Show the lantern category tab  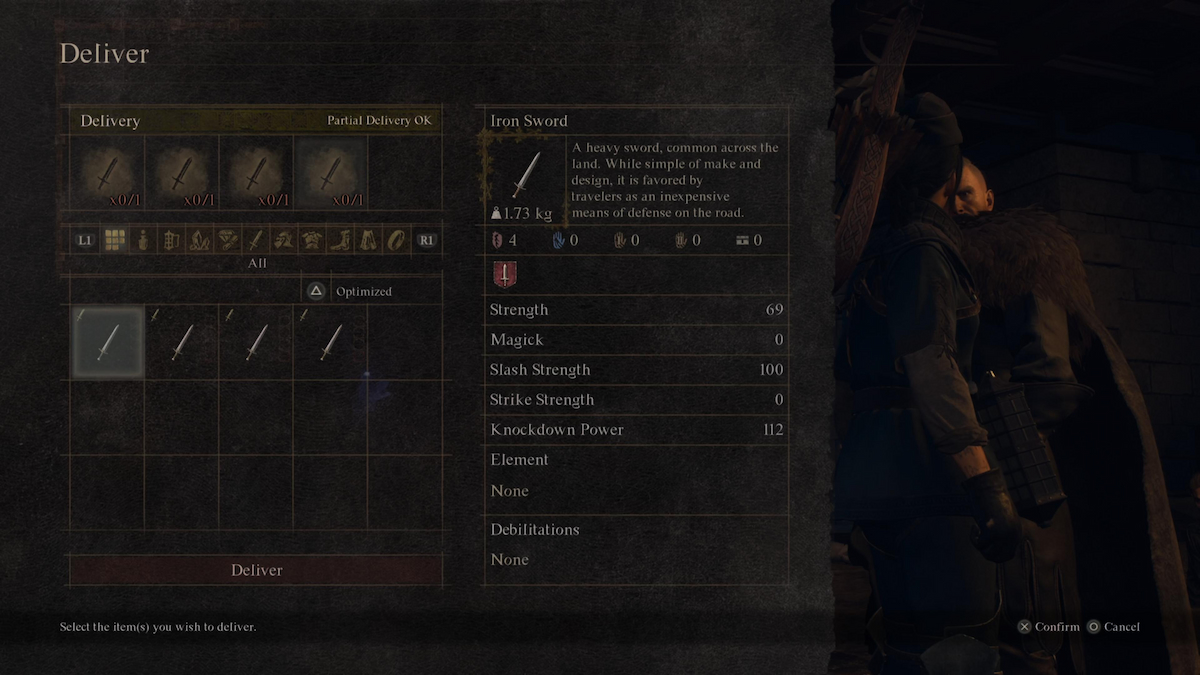(171, 240)
